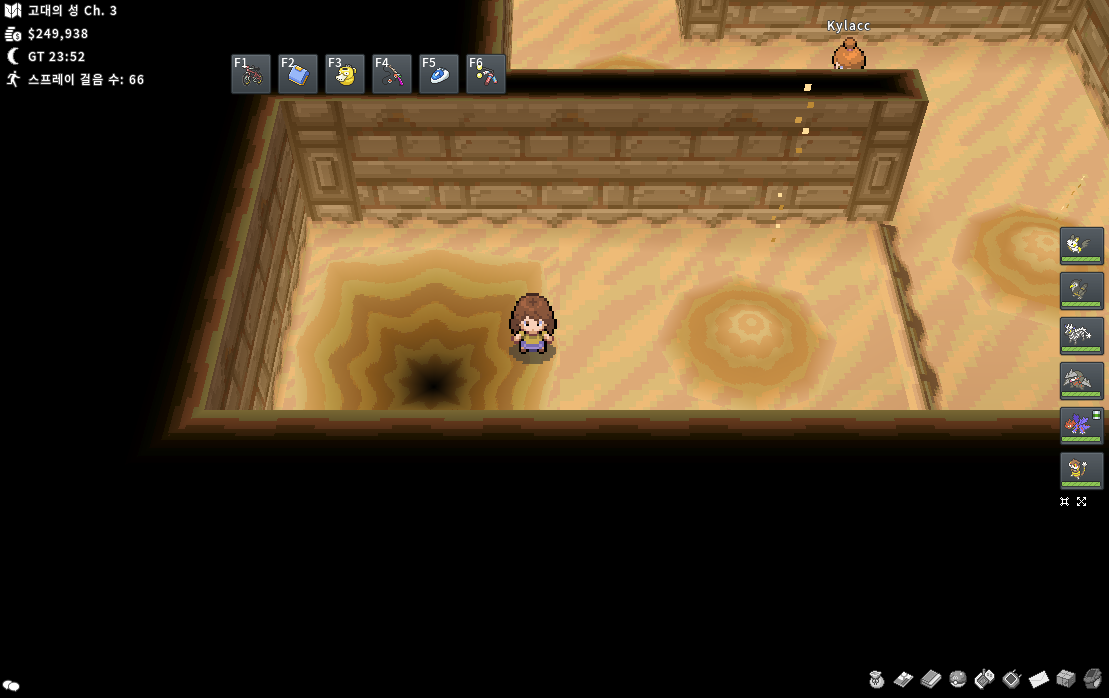Open the mail envelope icon
Viewport: 1109px width, 698px height.
1039,680
